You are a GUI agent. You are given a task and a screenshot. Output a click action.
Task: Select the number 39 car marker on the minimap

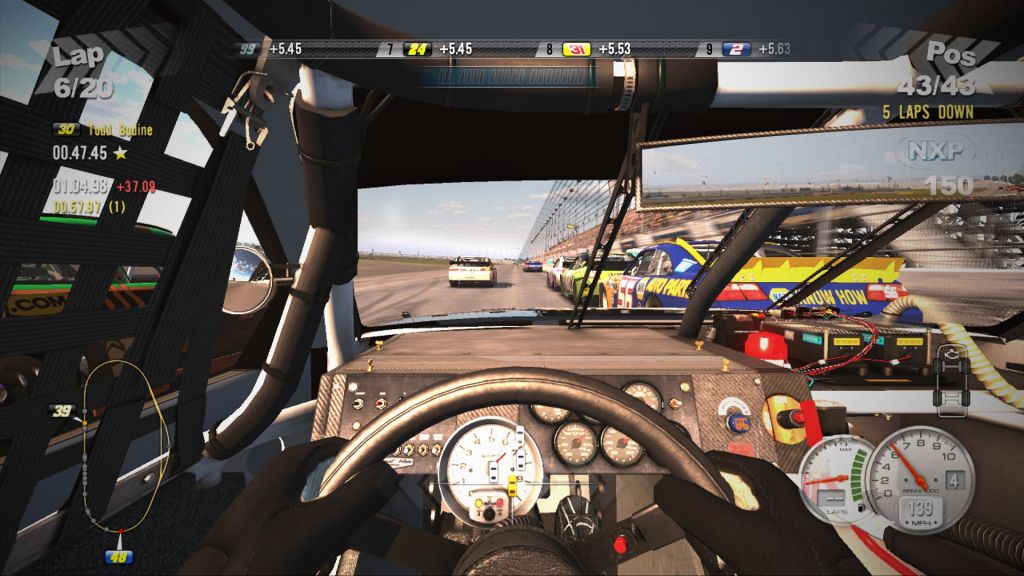(x=63, y=411)
